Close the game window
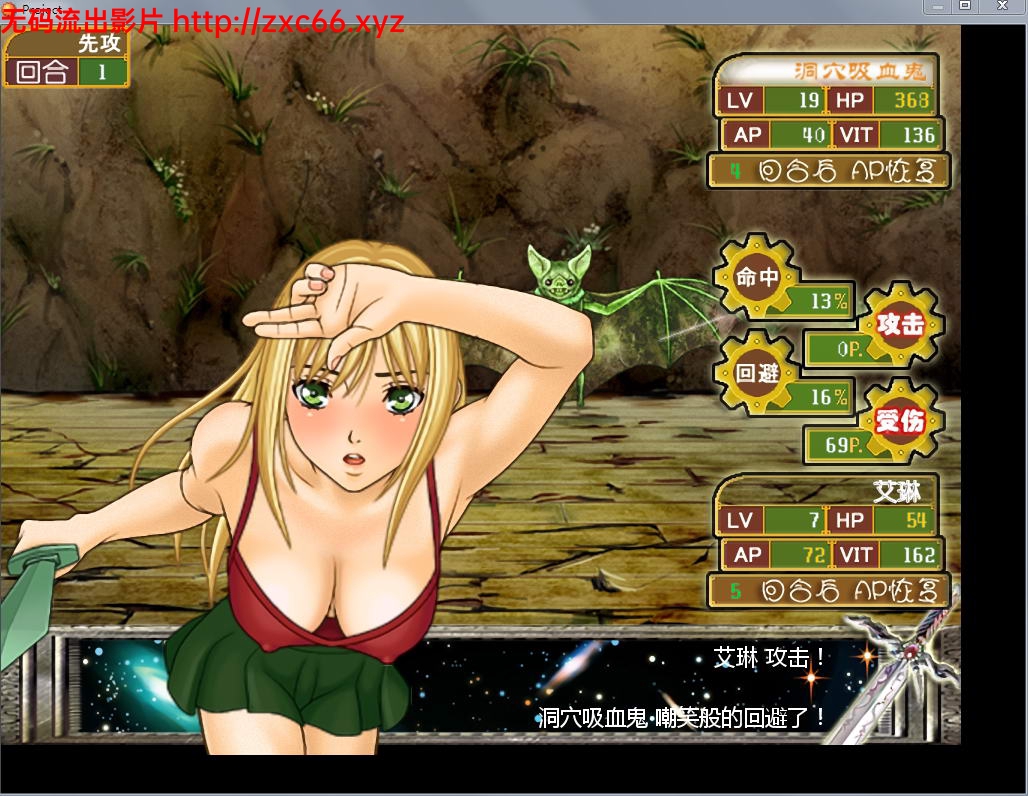This screenshot has width=1028, height=796. click(1003, 6)
